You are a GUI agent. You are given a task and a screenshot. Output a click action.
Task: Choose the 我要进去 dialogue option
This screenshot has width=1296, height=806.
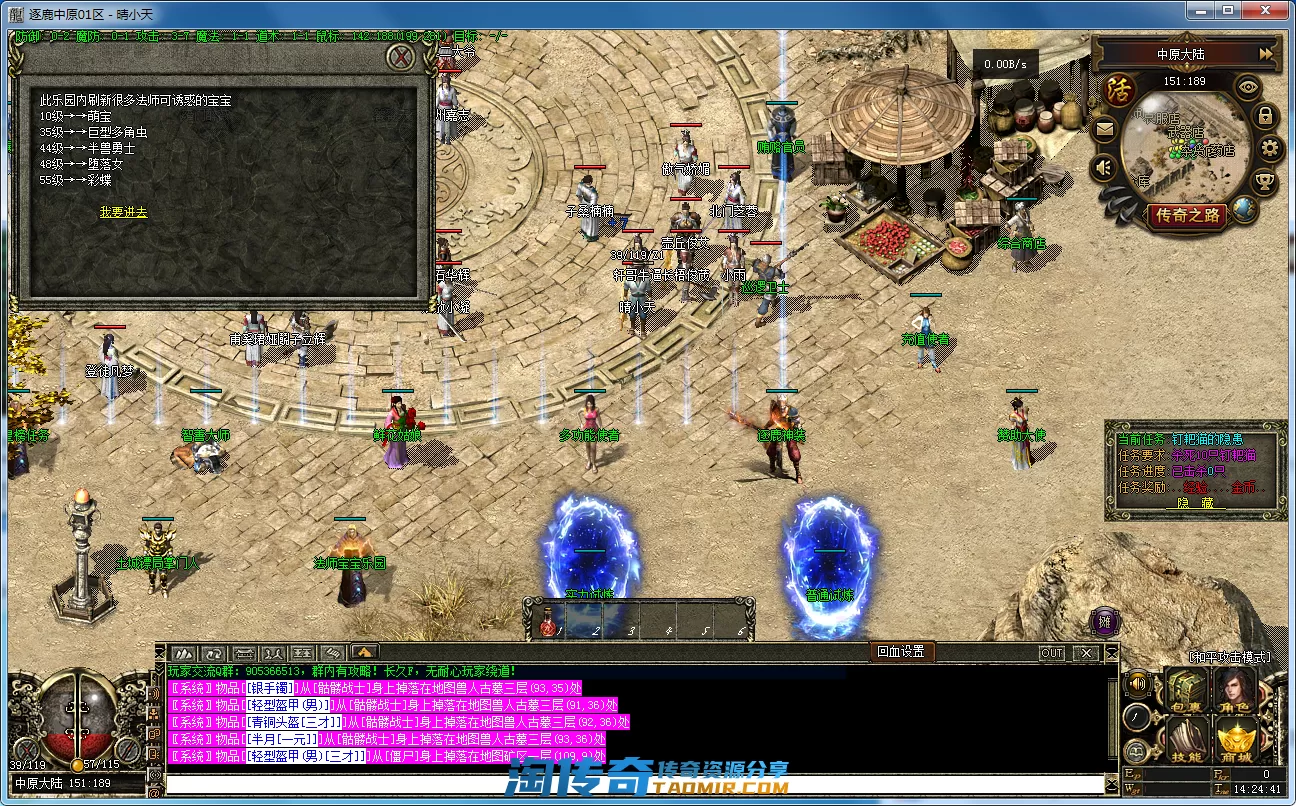tap(123, 212)
